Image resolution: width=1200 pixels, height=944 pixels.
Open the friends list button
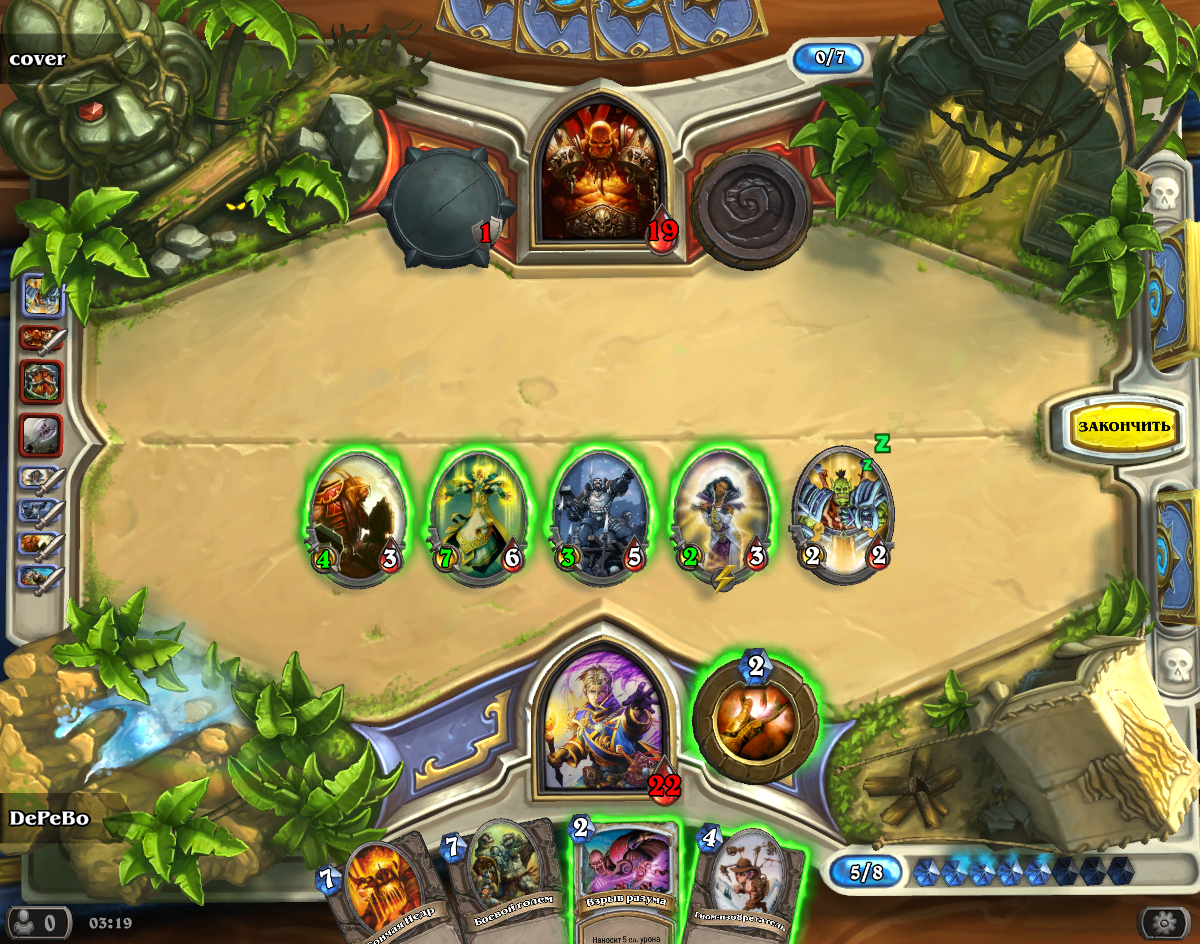point(38,921)
